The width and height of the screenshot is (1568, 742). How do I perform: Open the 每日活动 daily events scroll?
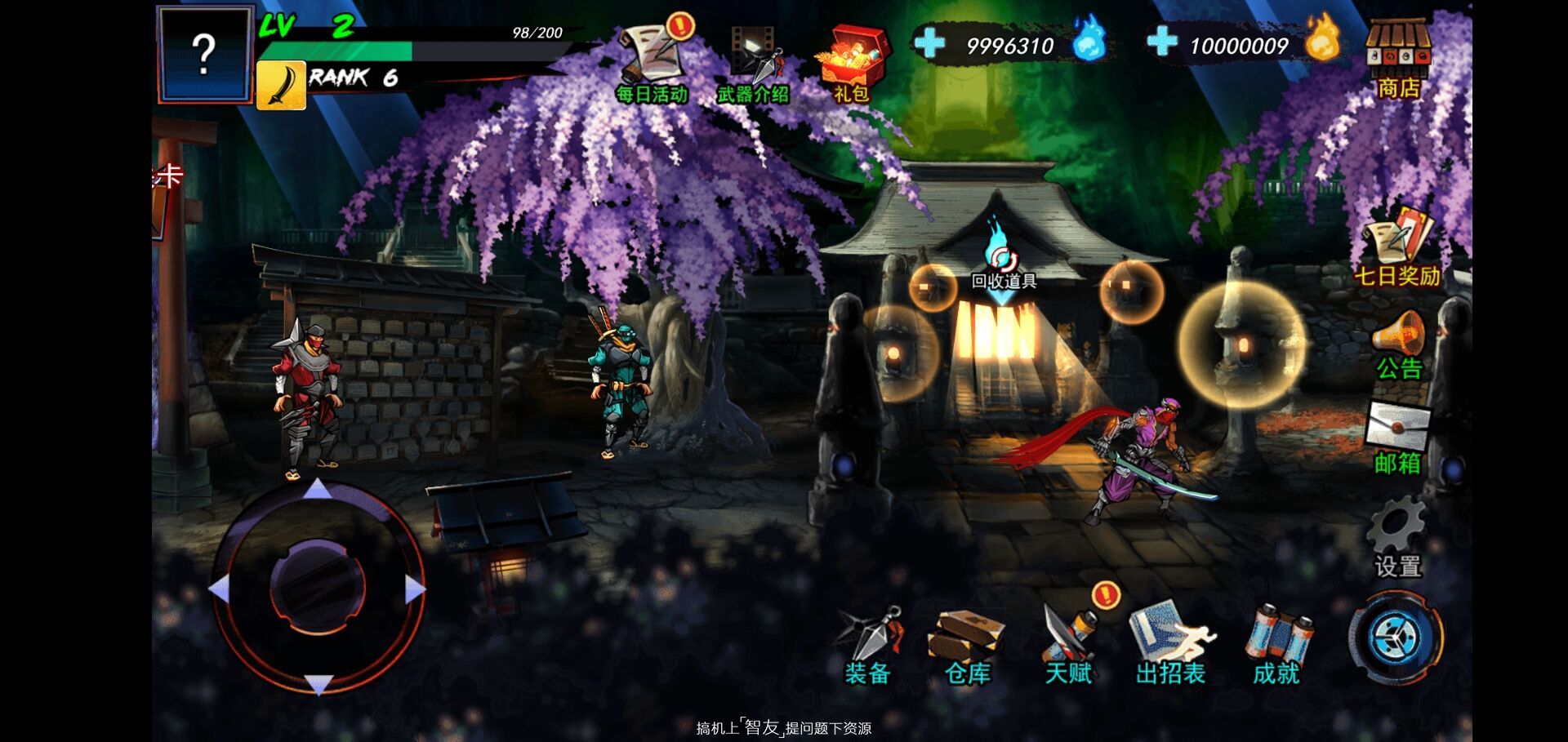click(653, 61)
